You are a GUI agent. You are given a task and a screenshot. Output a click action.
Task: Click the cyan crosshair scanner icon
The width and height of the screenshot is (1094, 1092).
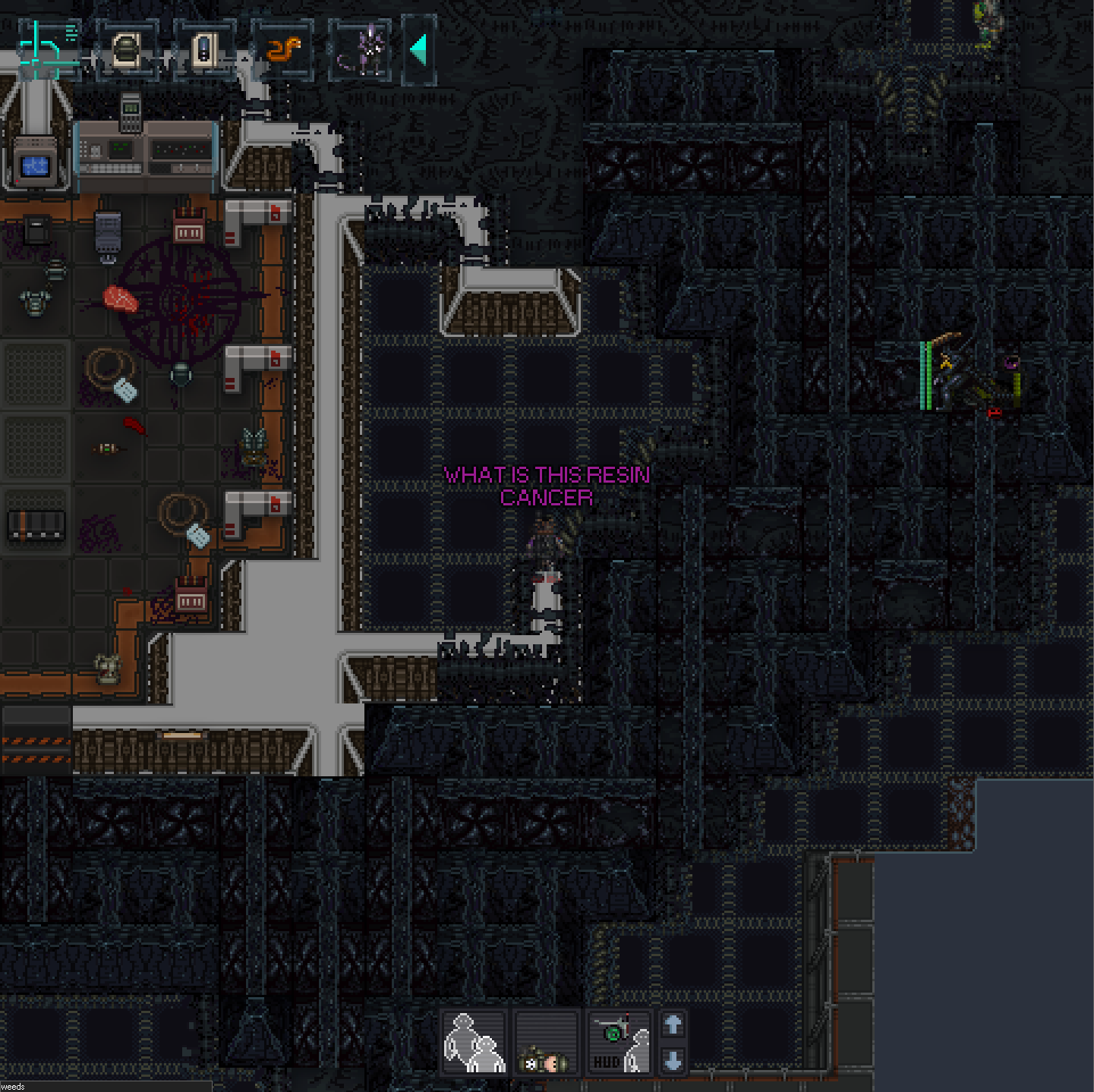(46, 49)
